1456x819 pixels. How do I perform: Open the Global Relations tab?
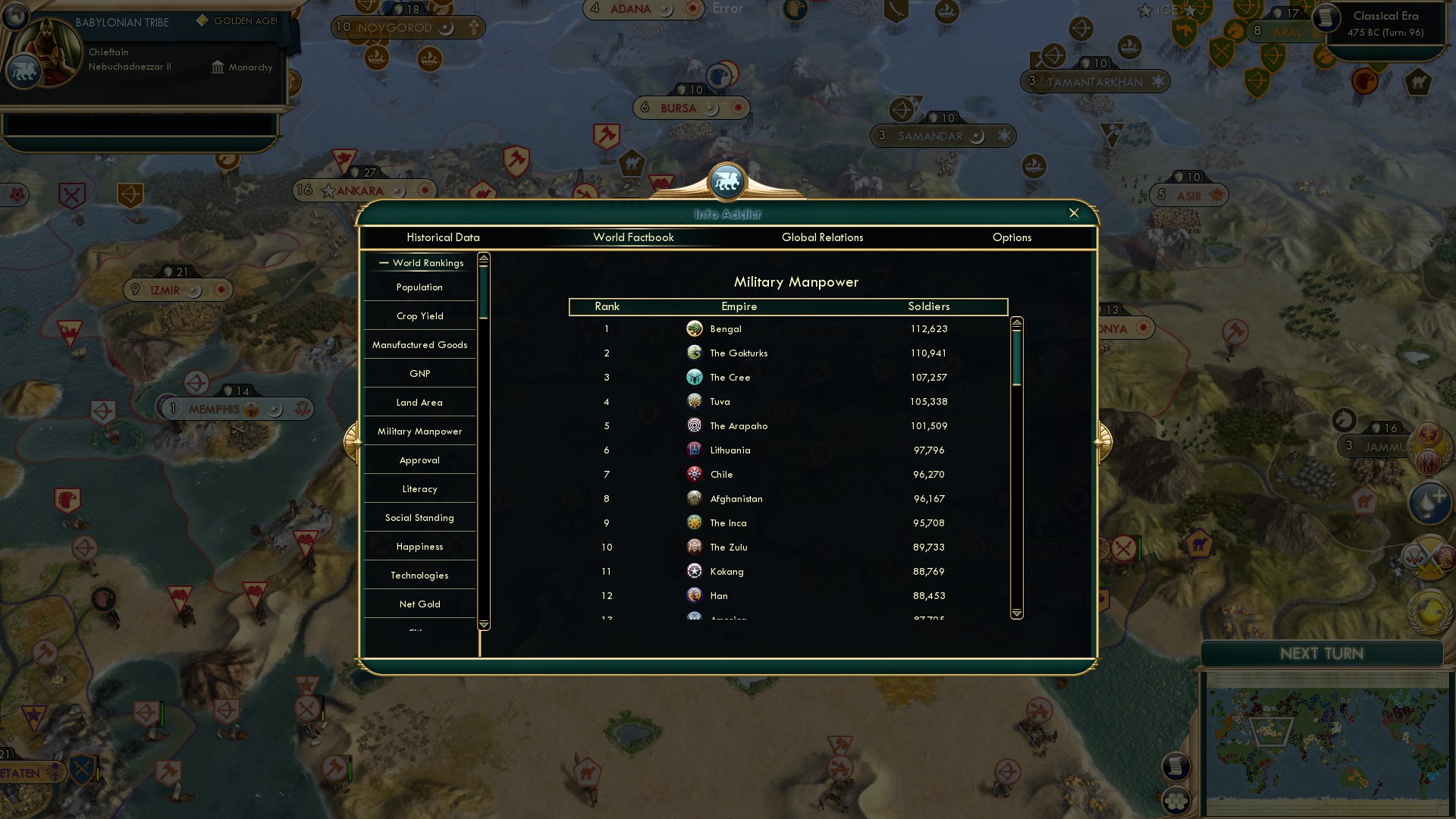pos(823,237)
